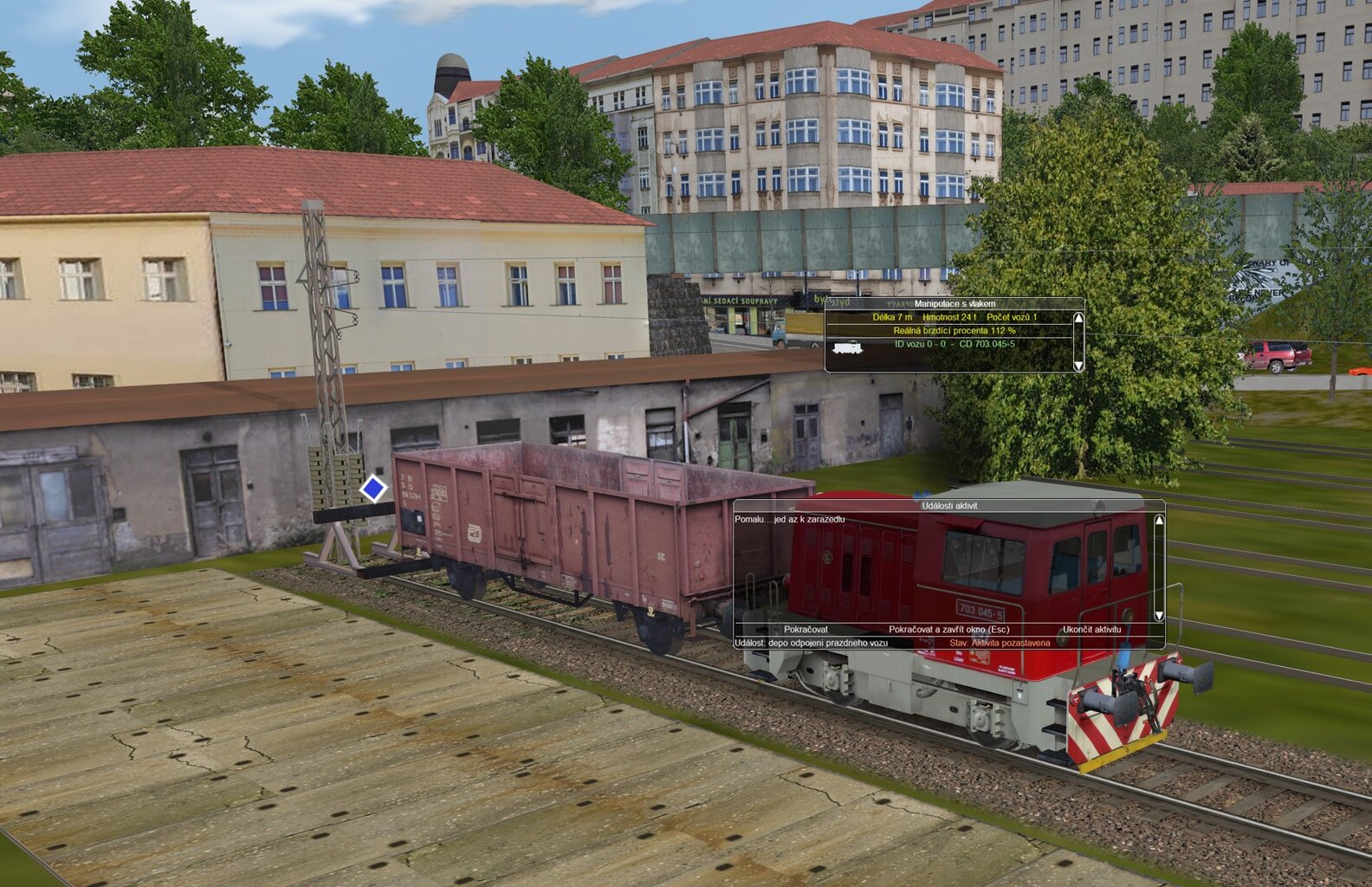
Task: Click the up arrow in Události aktivit
Action: (x=1159, y=521)
